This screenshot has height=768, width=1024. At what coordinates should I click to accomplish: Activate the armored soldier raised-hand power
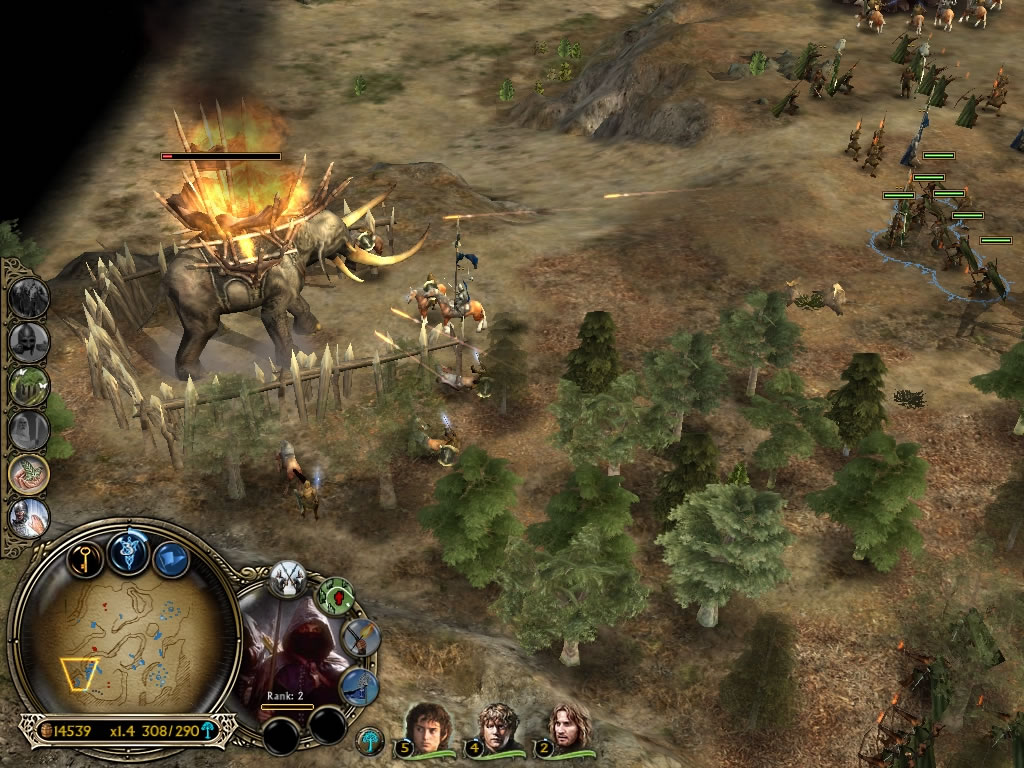[x=29, y=517]
